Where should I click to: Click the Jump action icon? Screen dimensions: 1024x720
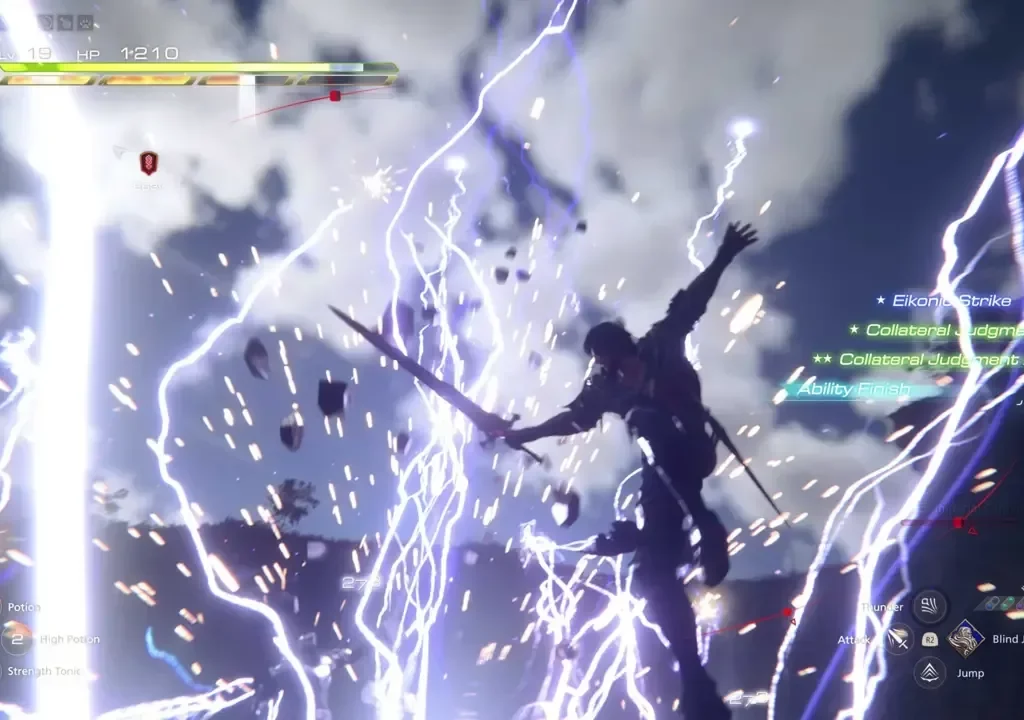coord(930,672)
